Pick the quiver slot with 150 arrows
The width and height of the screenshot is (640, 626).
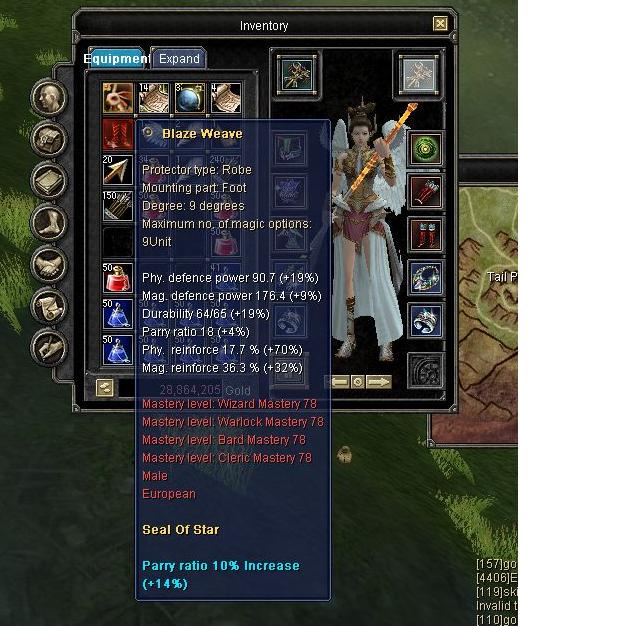tap(118, 205)
